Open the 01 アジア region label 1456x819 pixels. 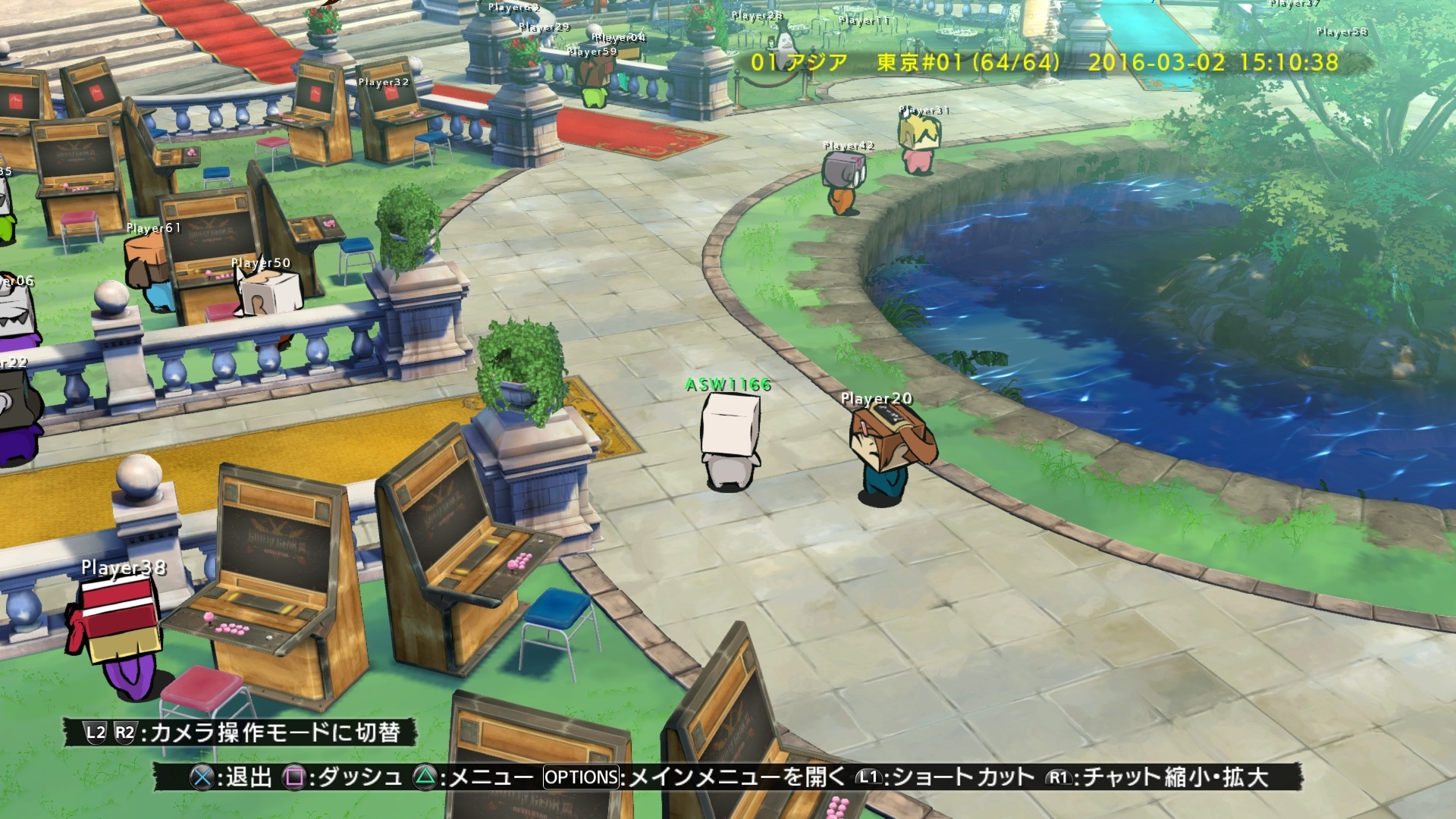[796, 64]
